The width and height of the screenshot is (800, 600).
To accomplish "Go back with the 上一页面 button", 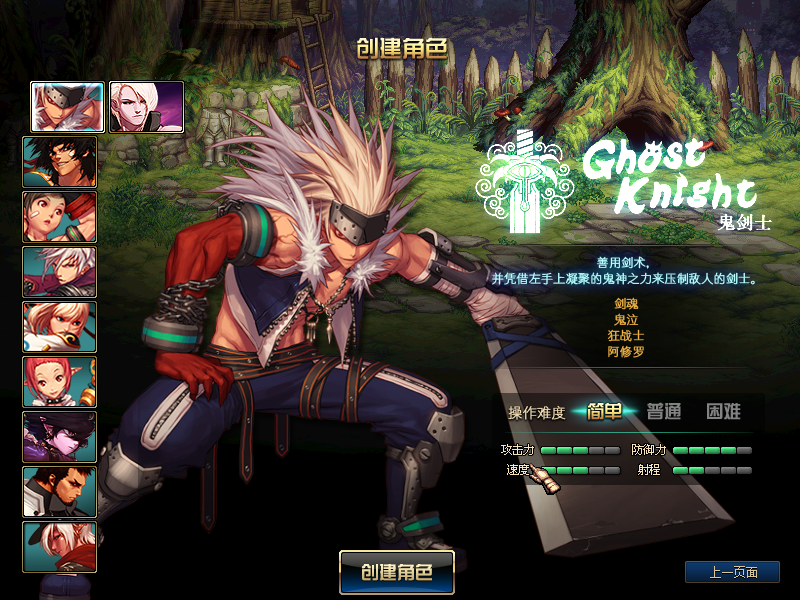I will (732, 572).
